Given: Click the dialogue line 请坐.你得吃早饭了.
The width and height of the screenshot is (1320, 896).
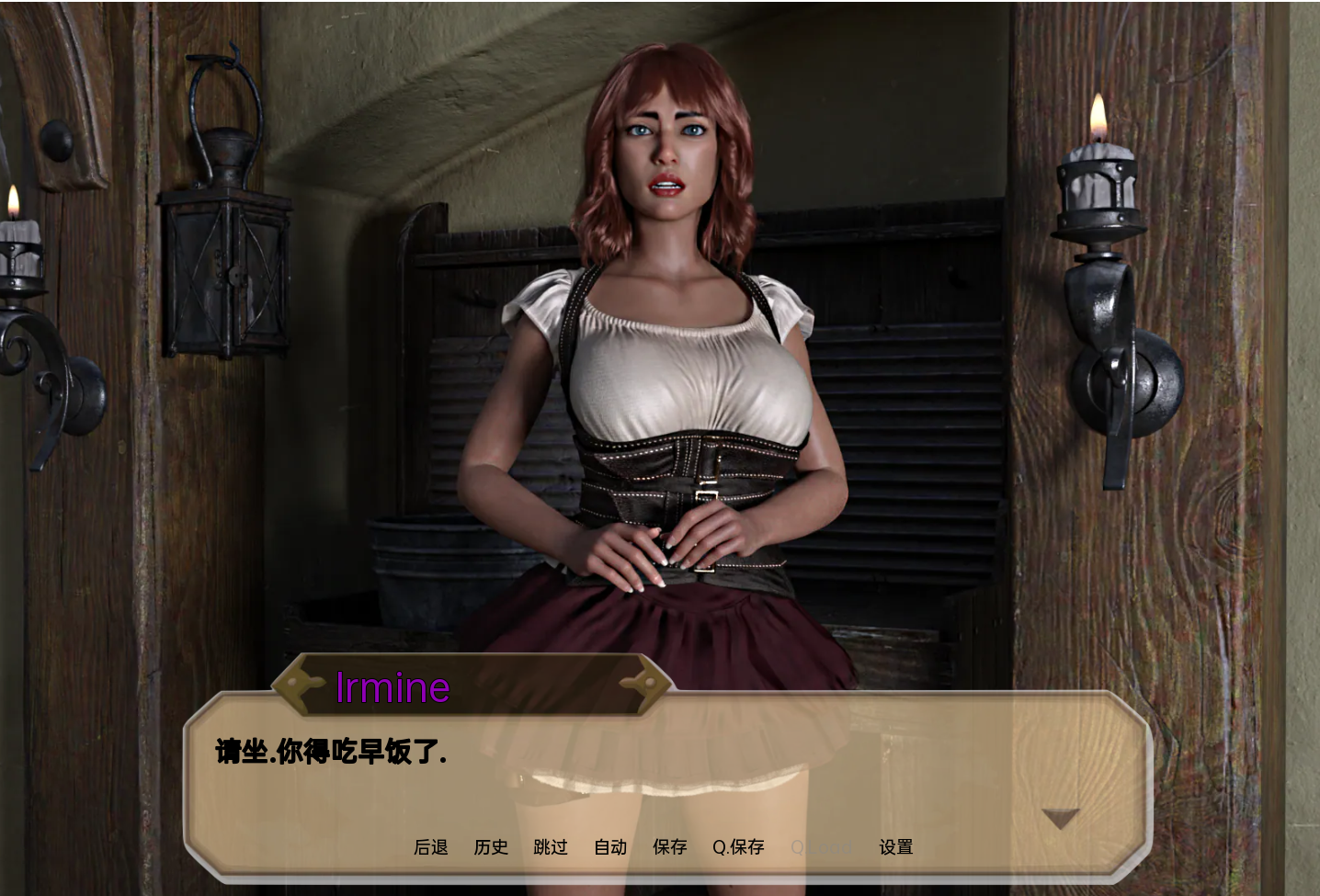Looking at the screenshot, I should tap(328, 752).
